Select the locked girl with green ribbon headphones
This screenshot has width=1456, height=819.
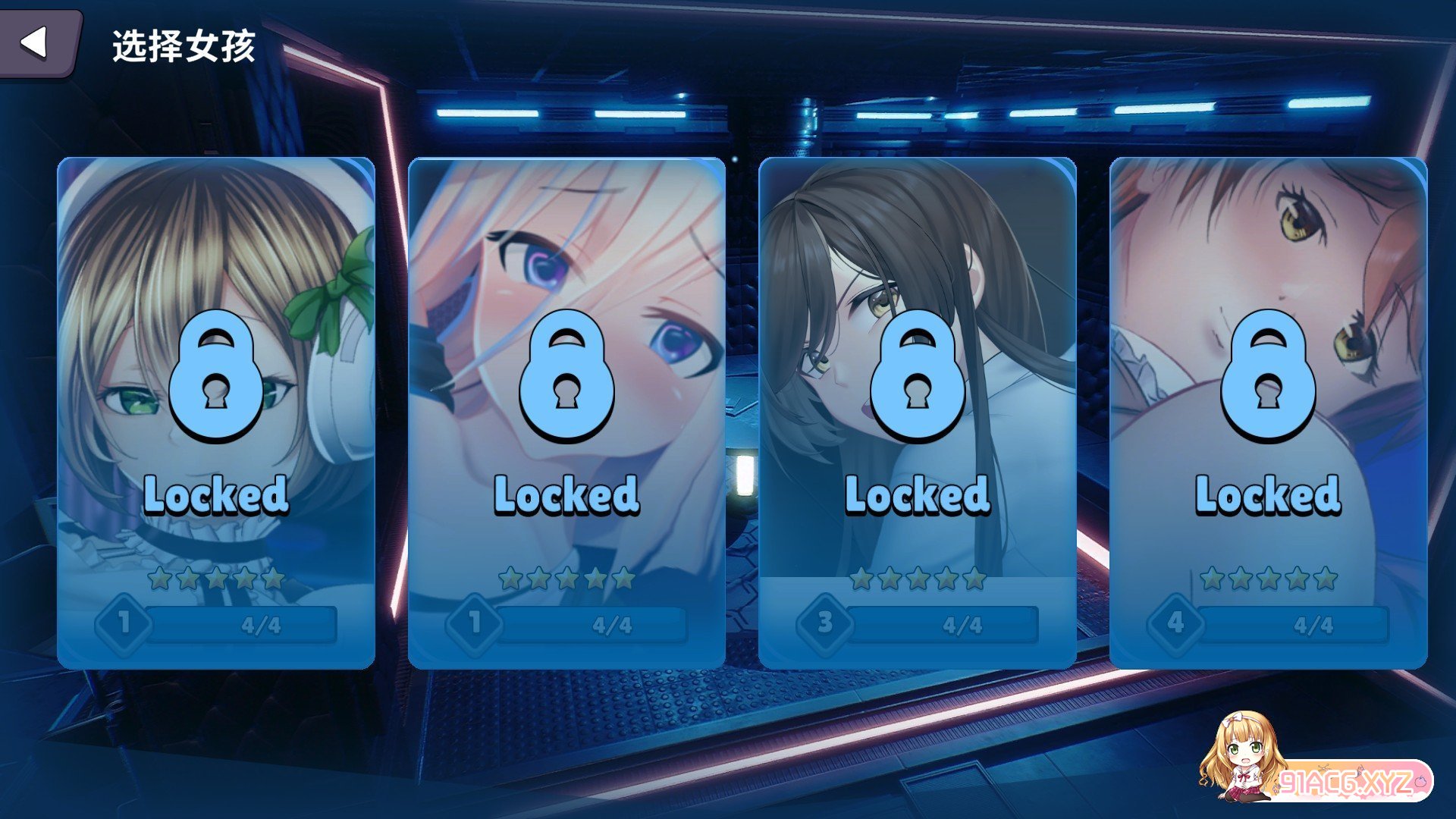pyautogui.click(x=216, y=413)
